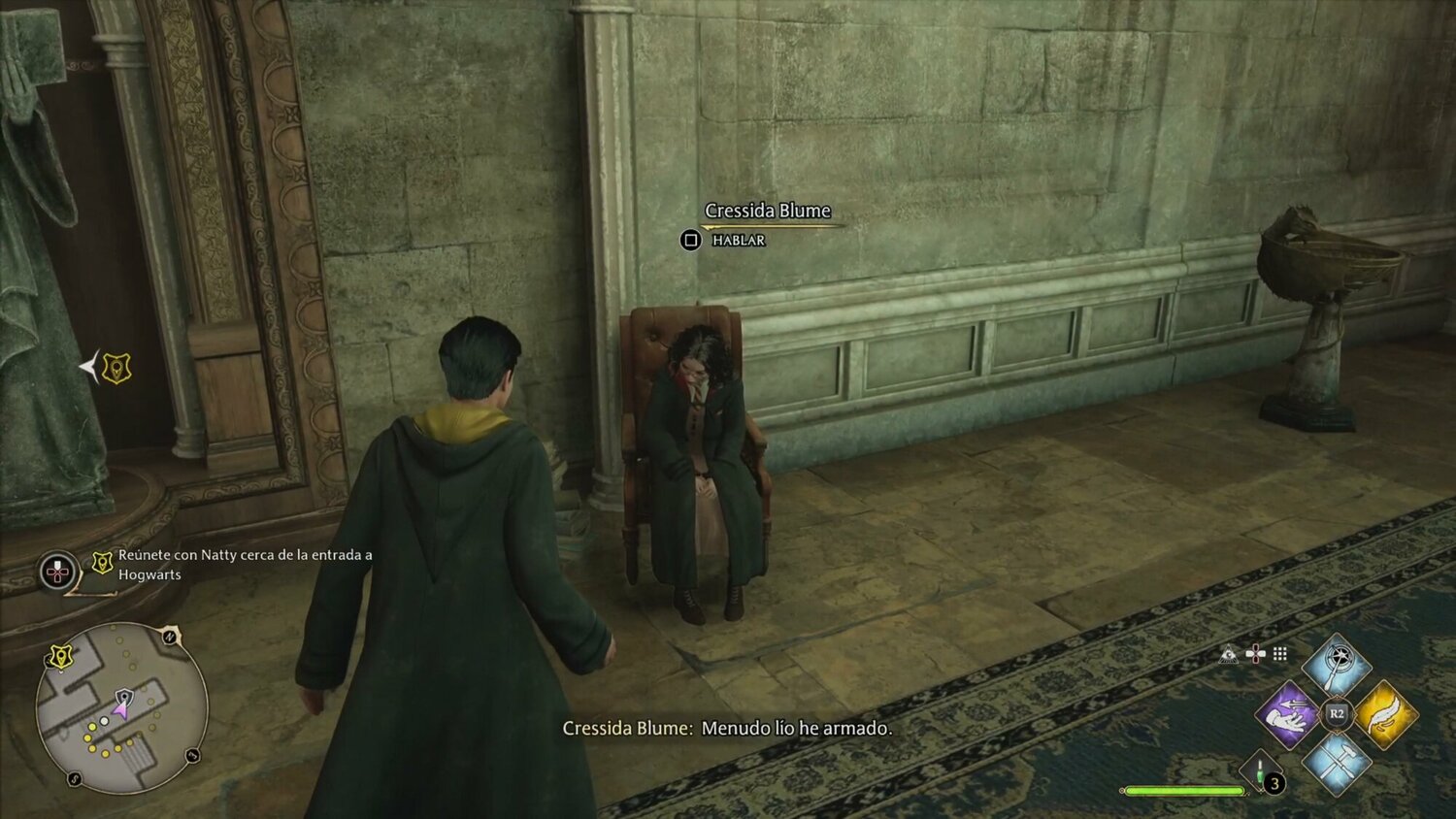
Task: Click the yellow shield icon next to objective text
Action: tap(100, 563)
